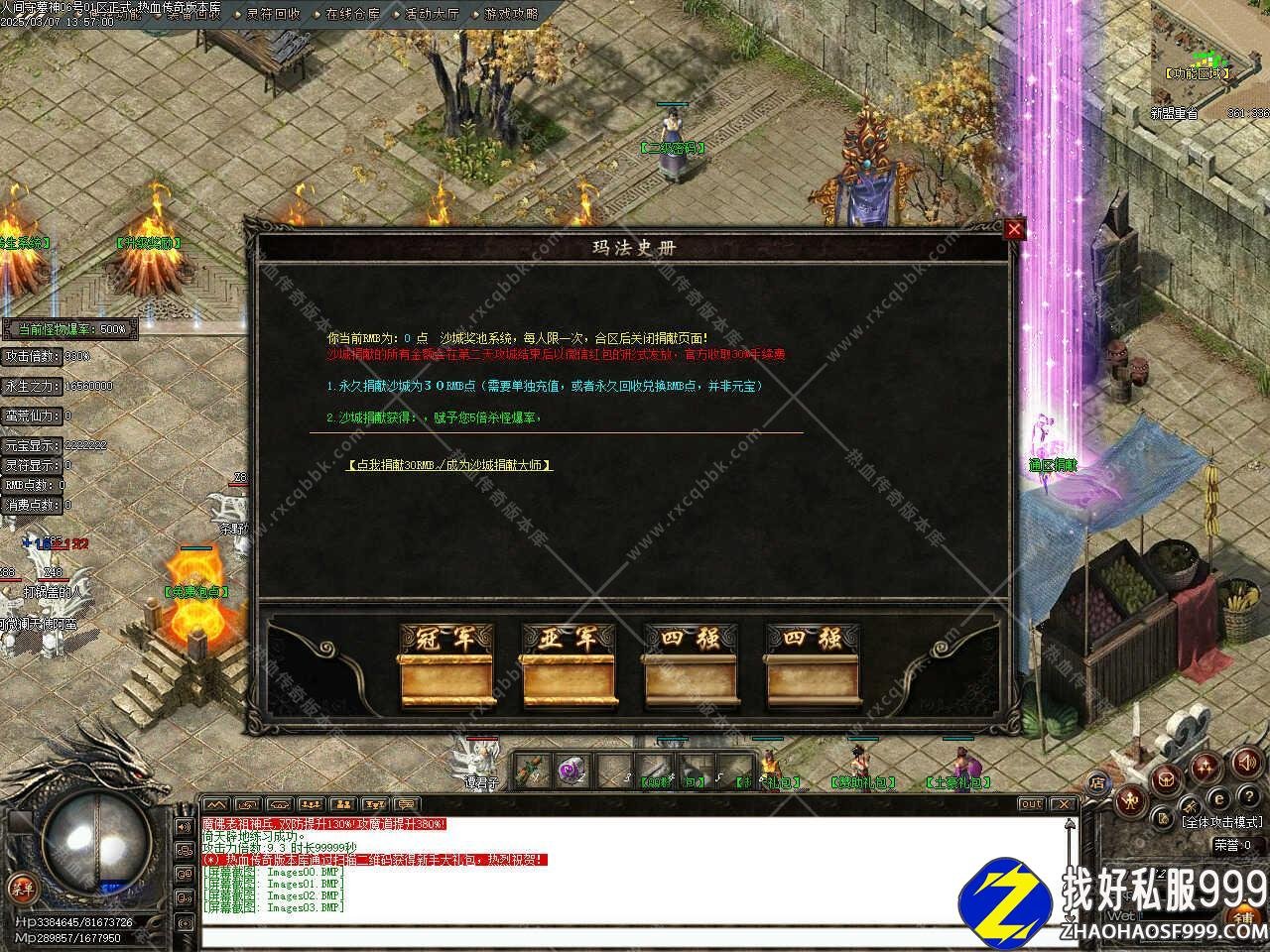1270x952 pixels.
Task: Open the 店 shop round button
Action: [1098, 782]
